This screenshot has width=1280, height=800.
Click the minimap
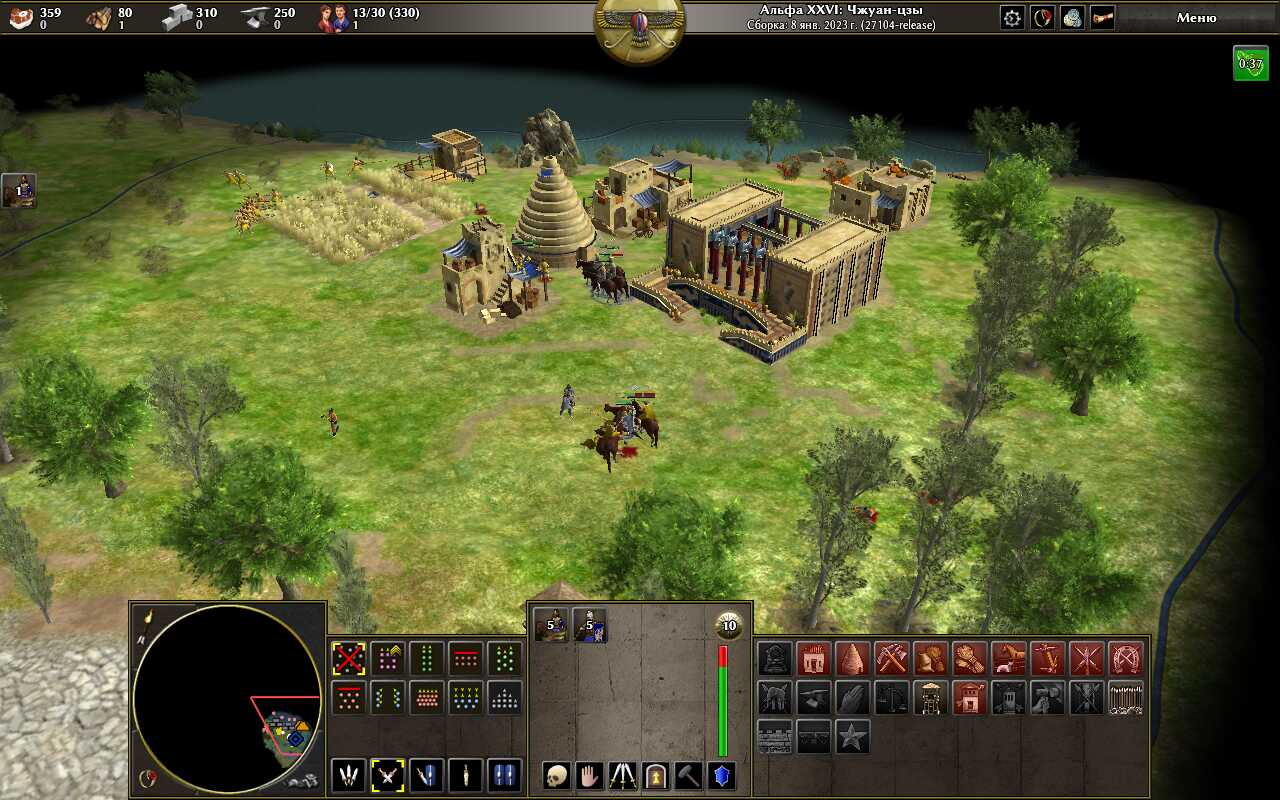pos(227,698)
